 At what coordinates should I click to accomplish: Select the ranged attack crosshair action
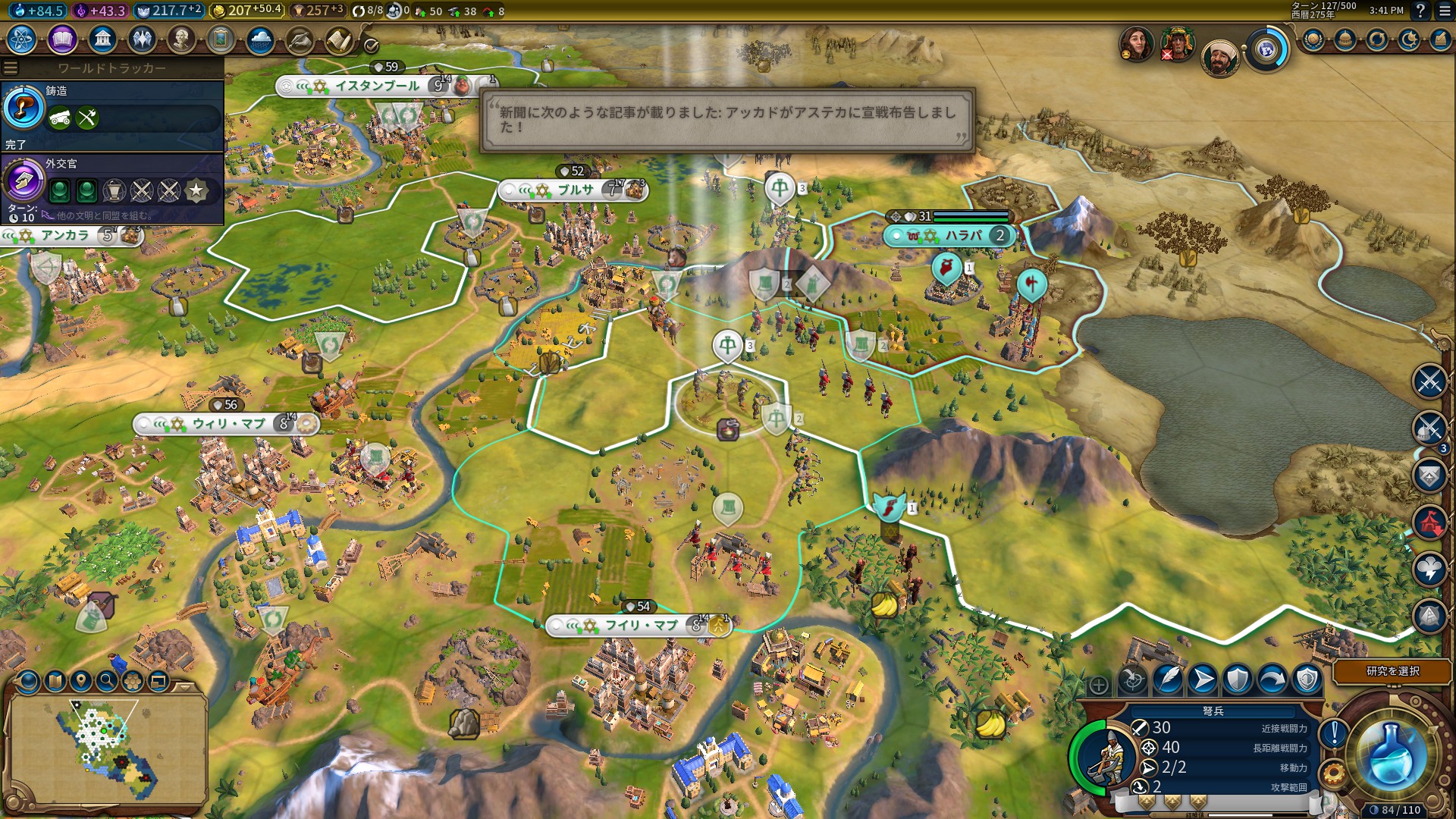point(1133,679)
